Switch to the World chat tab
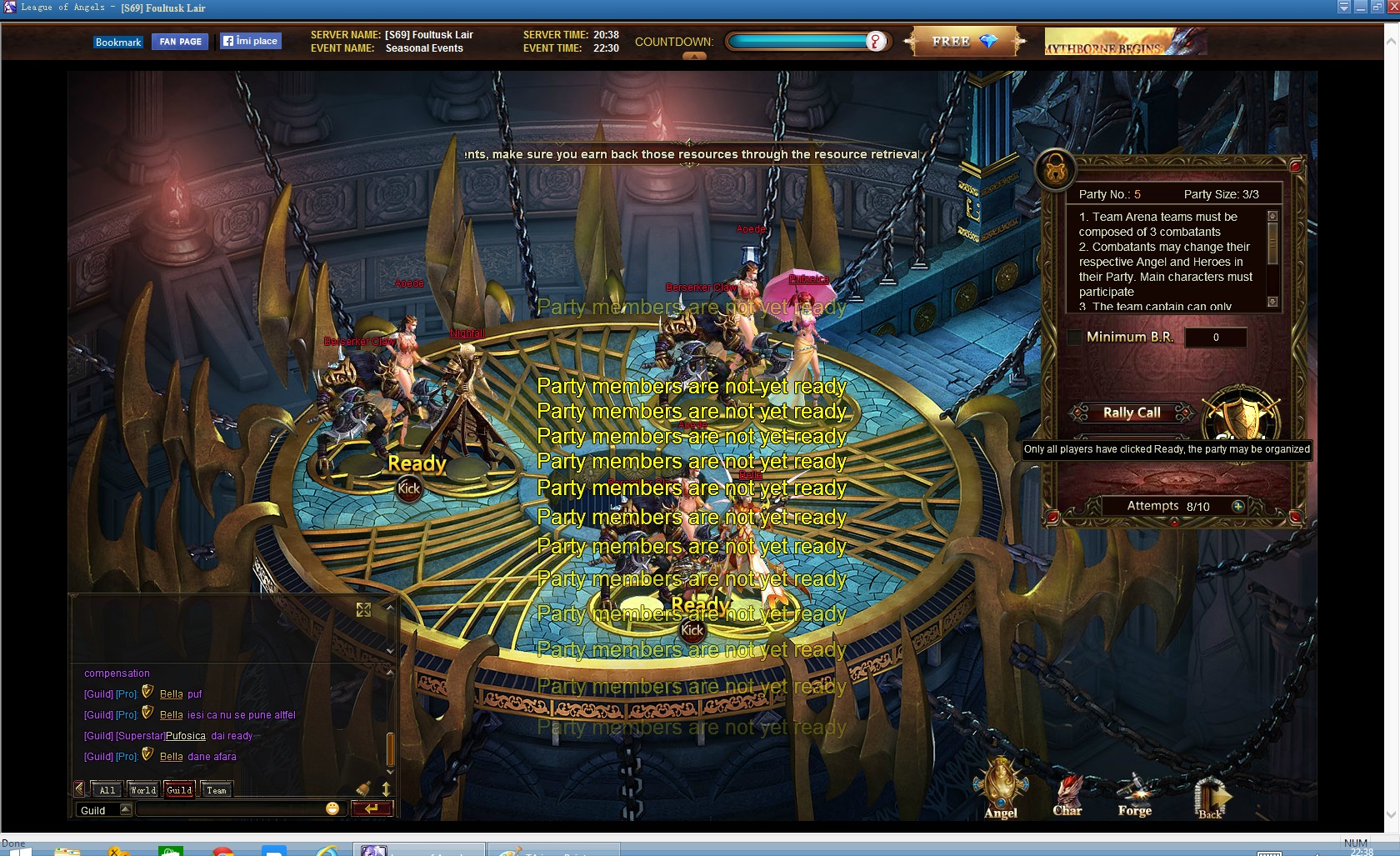The height and width of the screenshot is (856, 1400). (142, 790)
